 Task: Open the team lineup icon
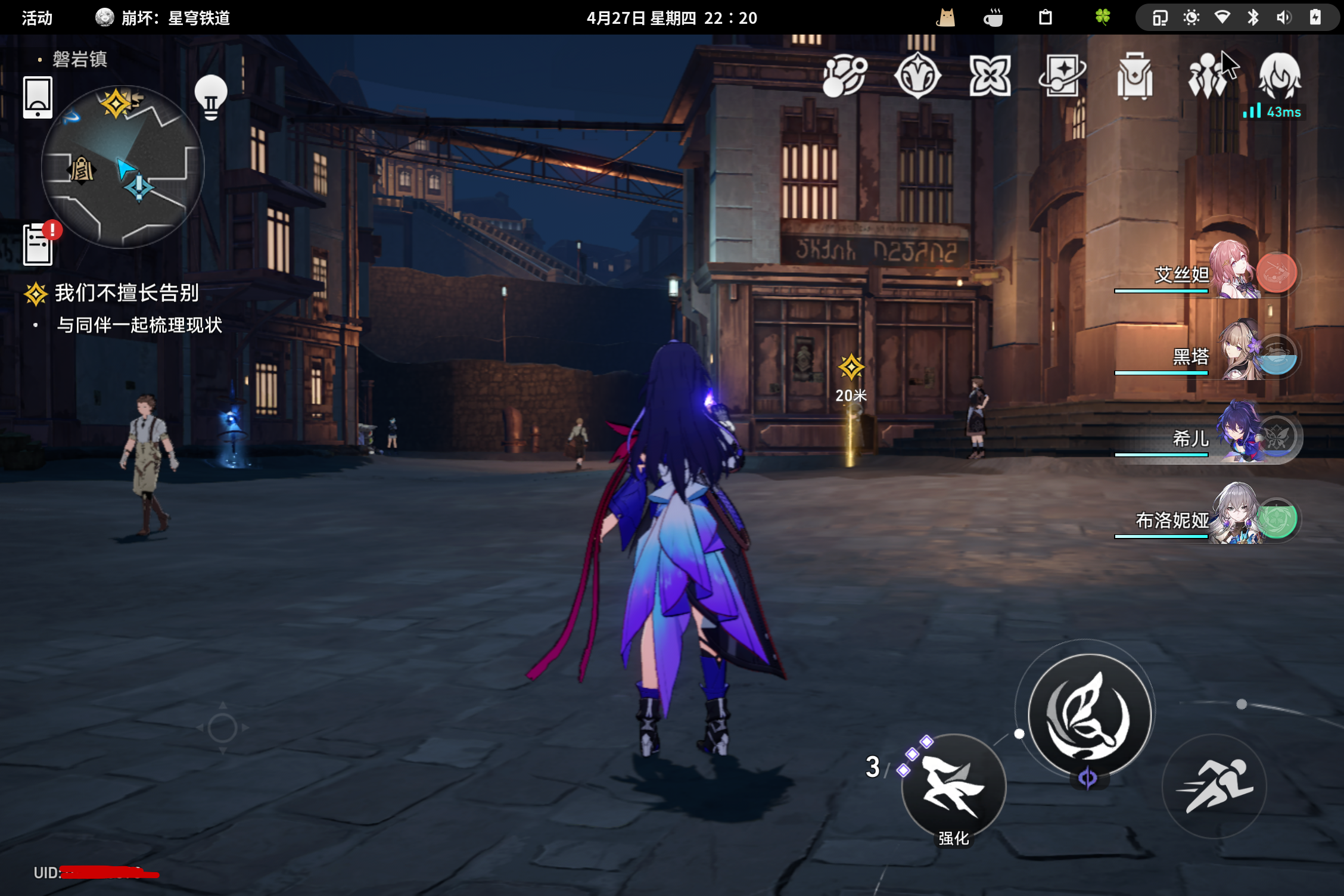[1208, 76]
